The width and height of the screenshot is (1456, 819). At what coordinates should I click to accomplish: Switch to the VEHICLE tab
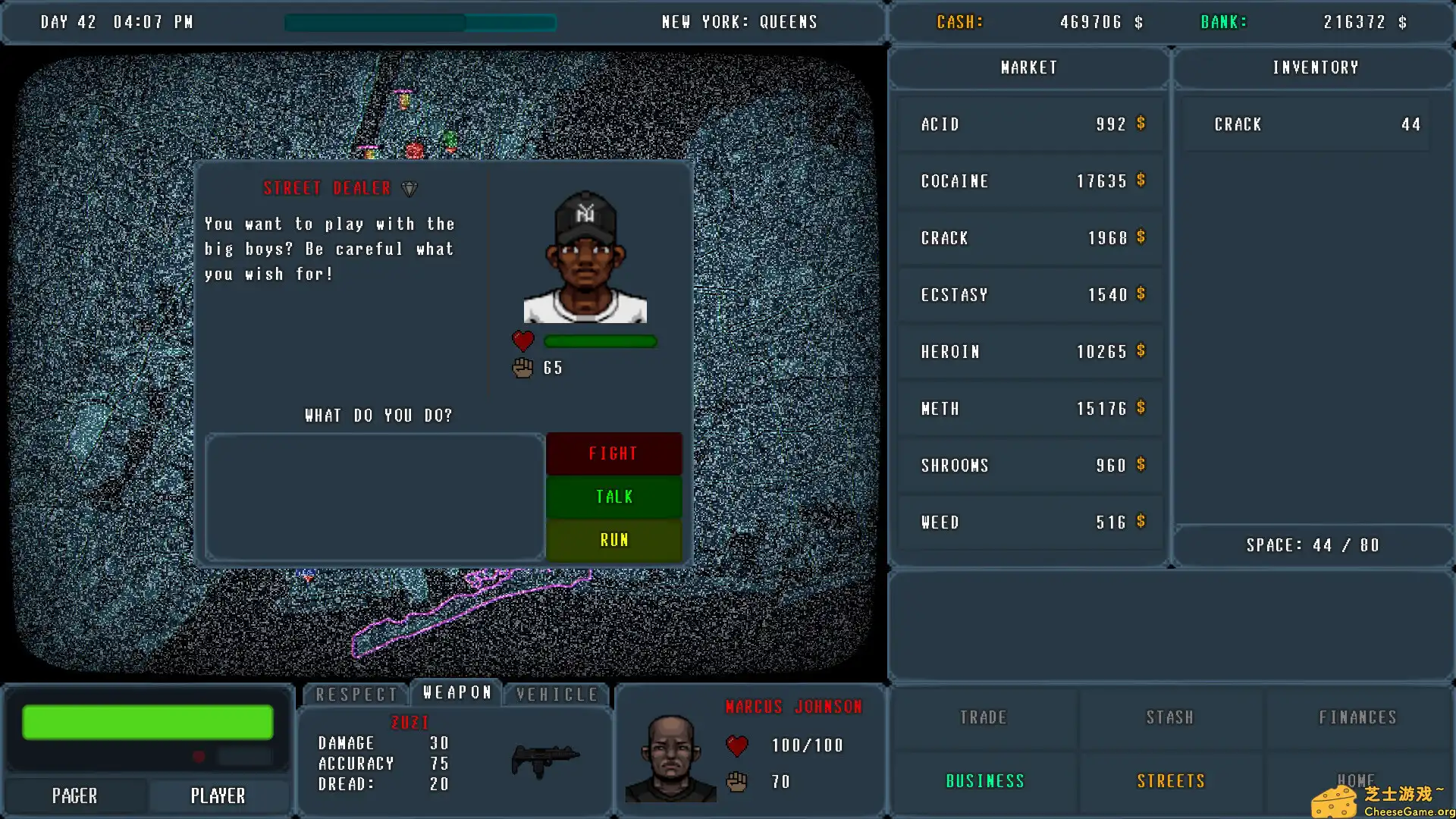[x=556, y=693]
